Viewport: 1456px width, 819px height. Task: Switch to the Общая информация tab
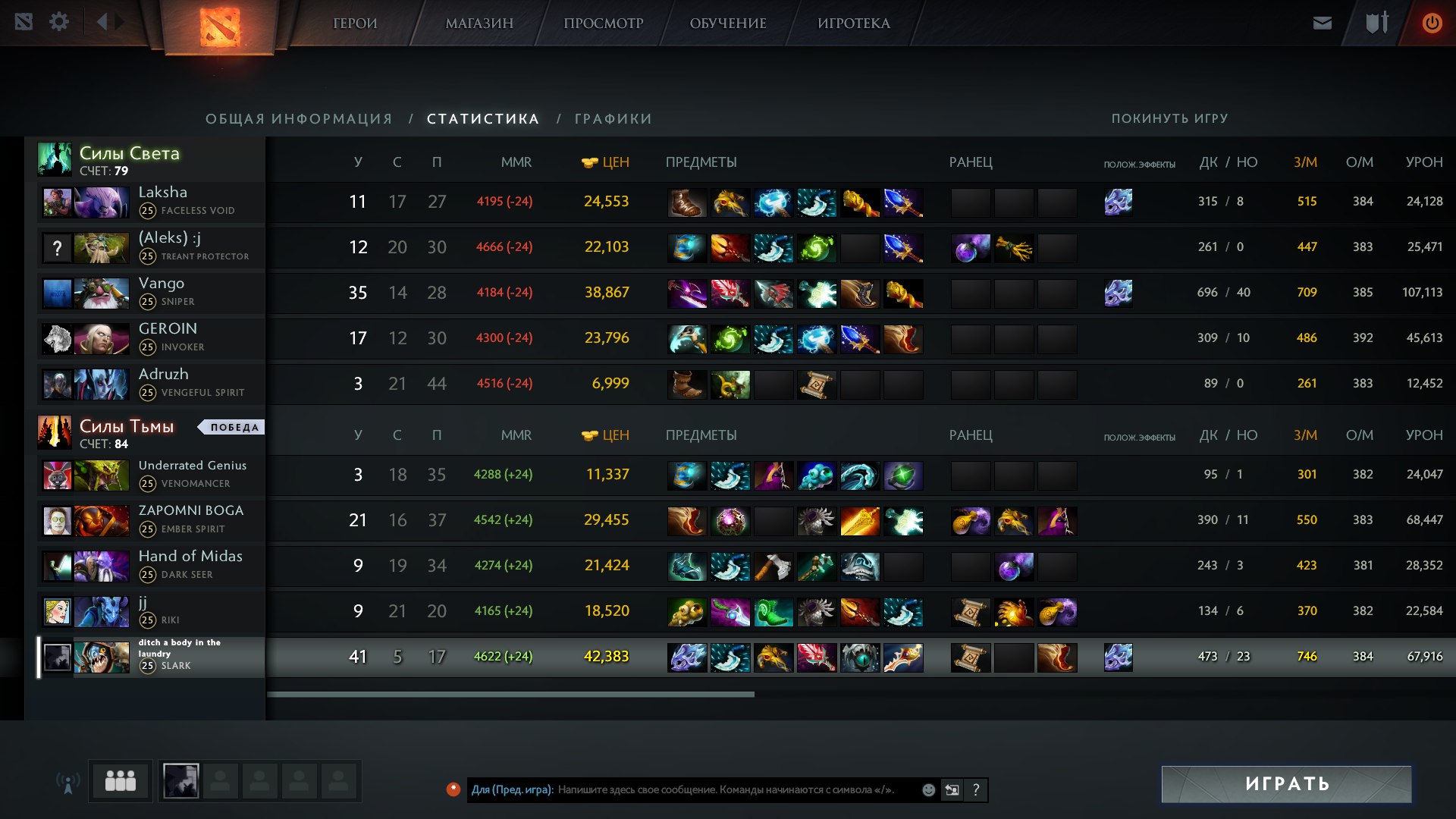299,119
